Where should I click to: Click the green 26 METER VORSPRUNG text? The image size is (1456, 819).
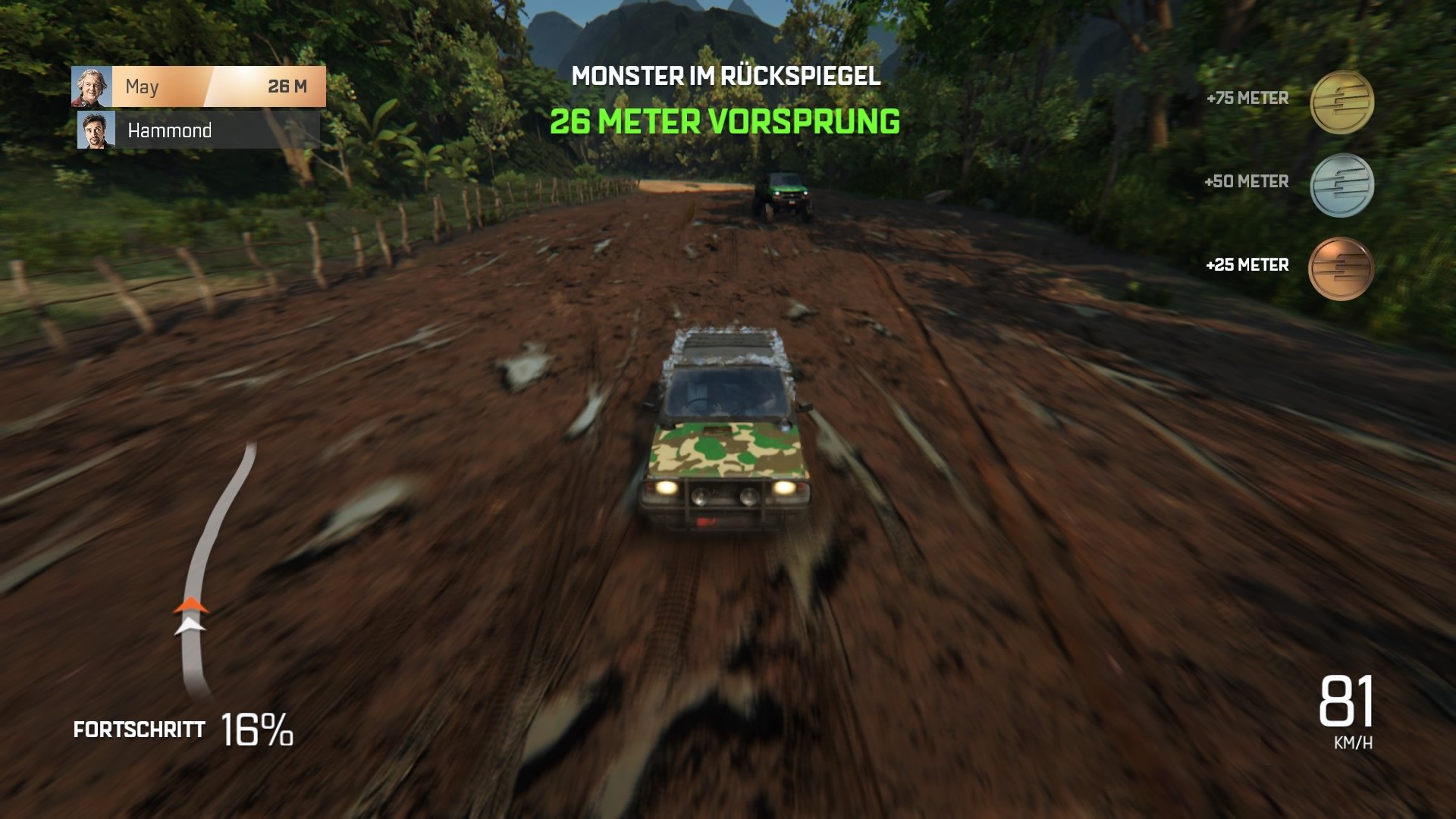click(725, 120)
